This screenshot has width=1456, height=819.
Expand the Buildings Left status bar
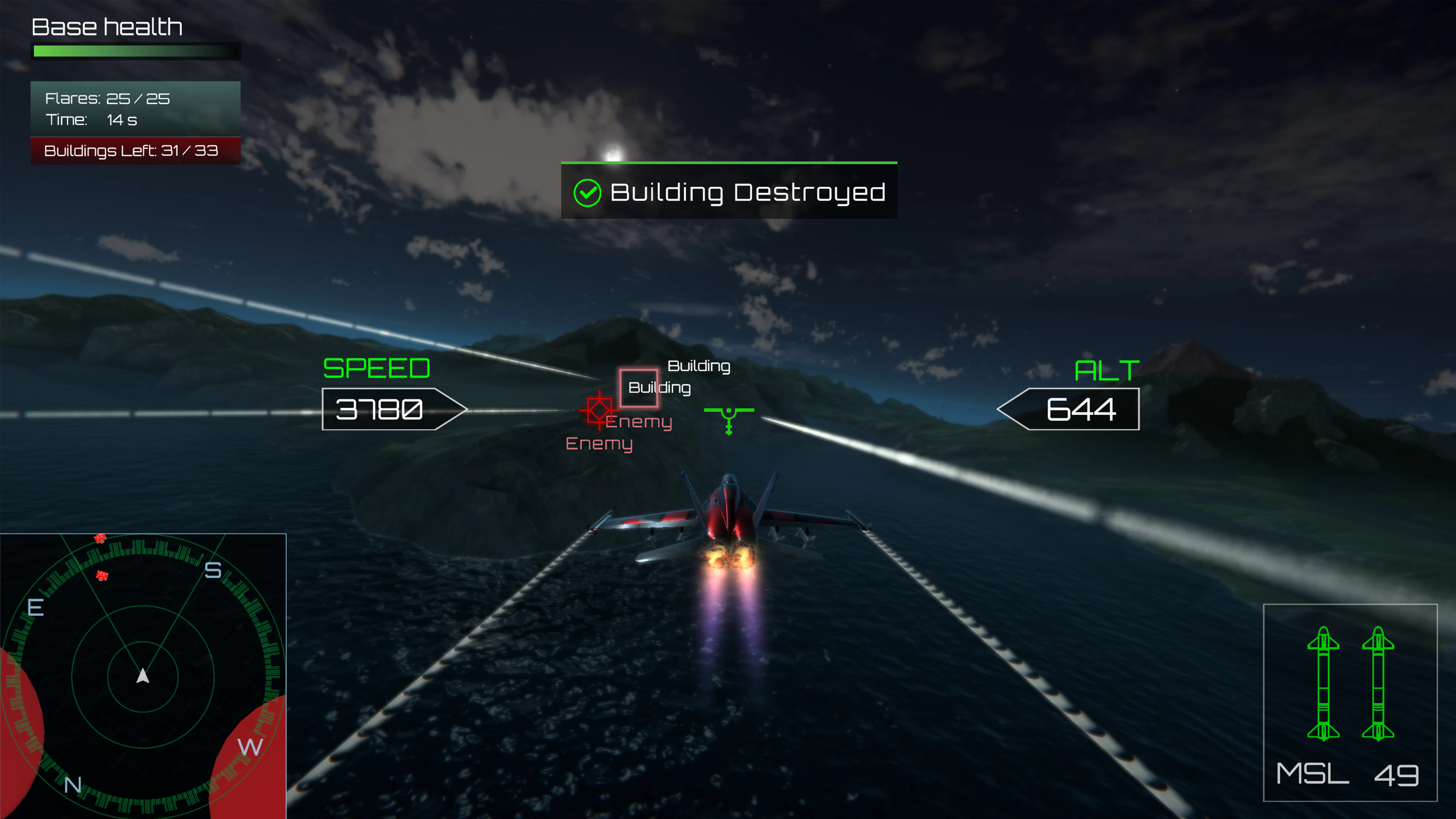click(x=136, y=151)
